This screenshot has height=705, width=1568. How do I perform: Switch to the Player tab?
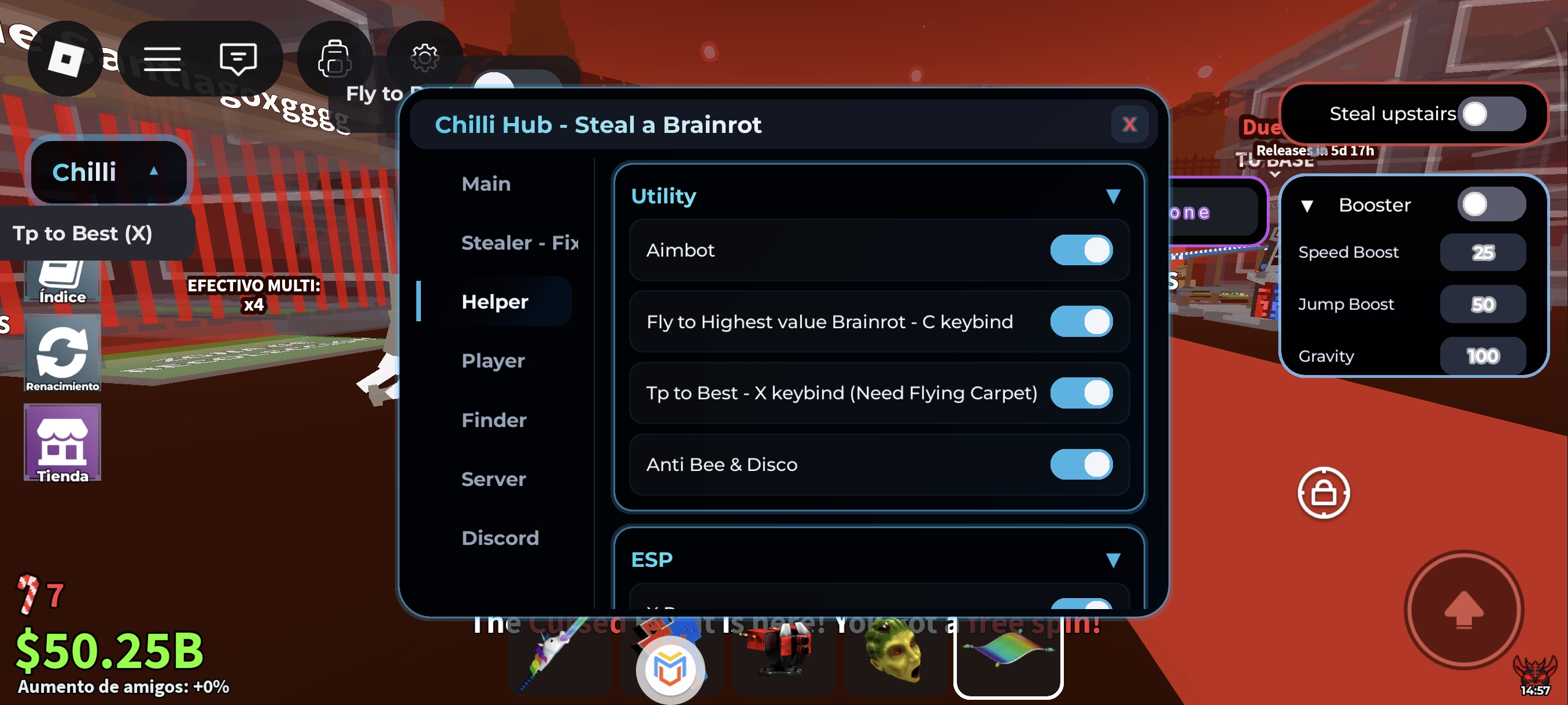493,360
